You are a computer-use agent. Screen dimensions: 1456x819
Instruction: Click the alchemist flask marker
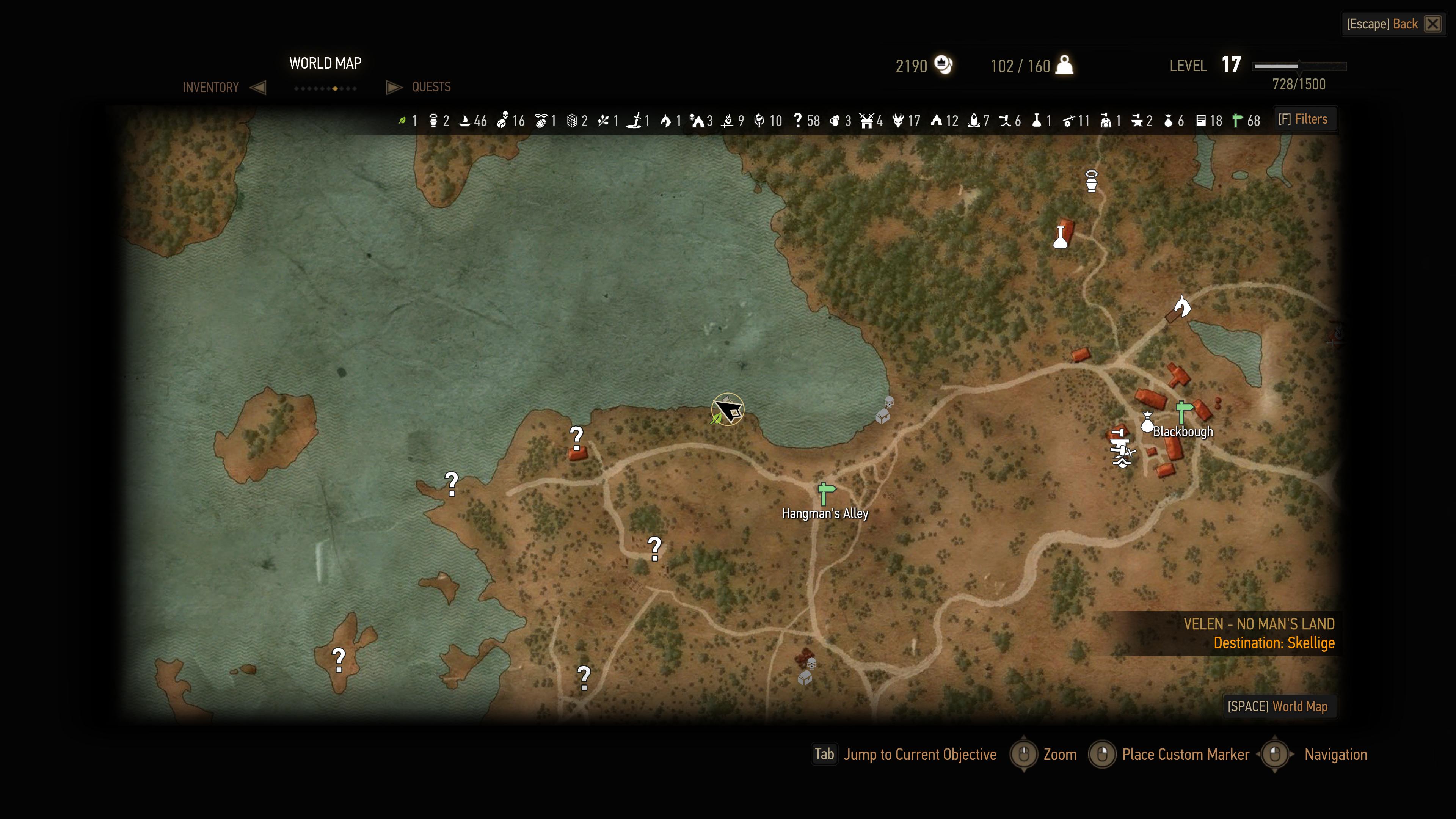point(1061,237)
